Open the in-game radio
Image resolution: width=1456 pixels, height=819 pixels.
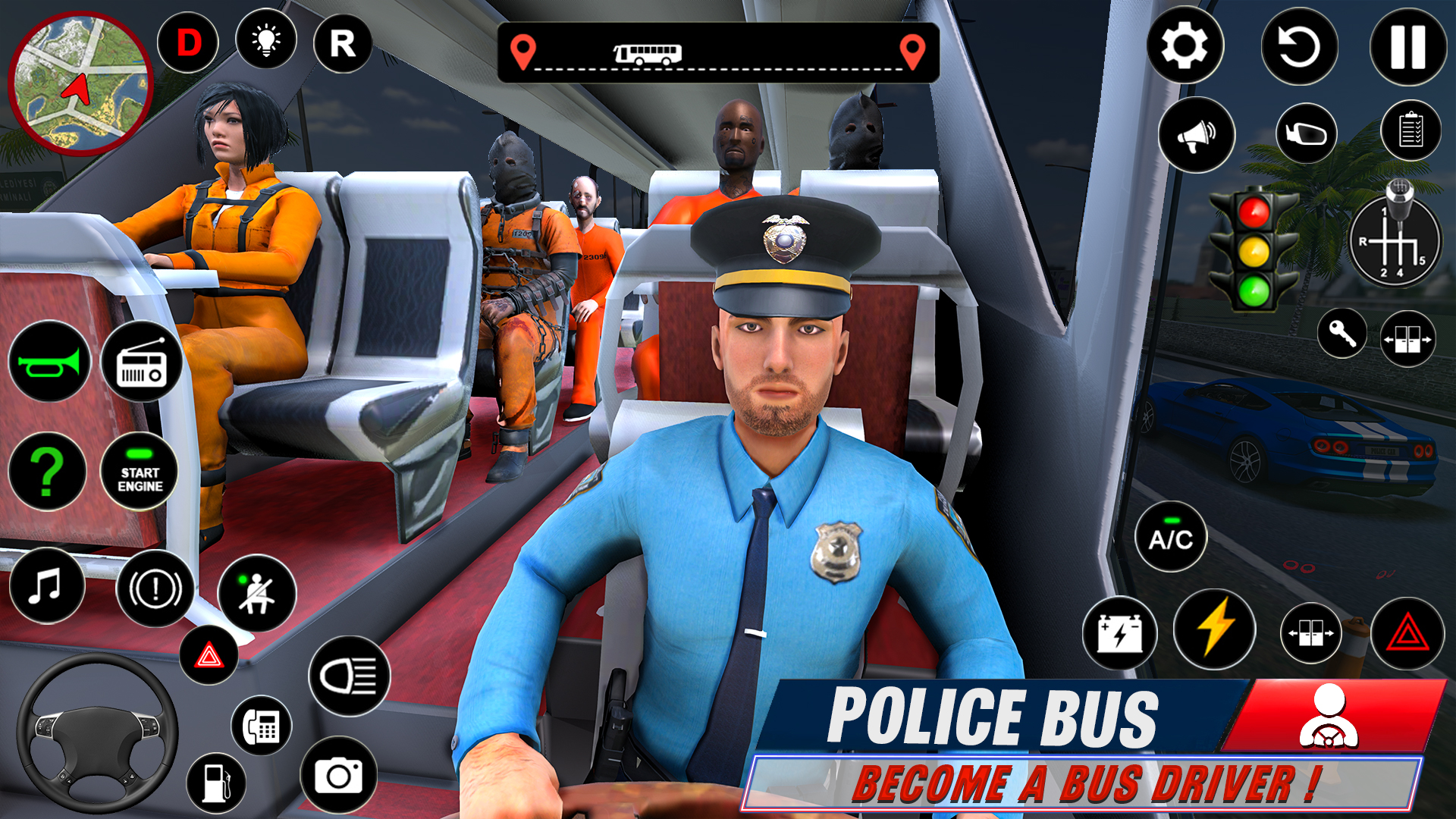(144, 362)
